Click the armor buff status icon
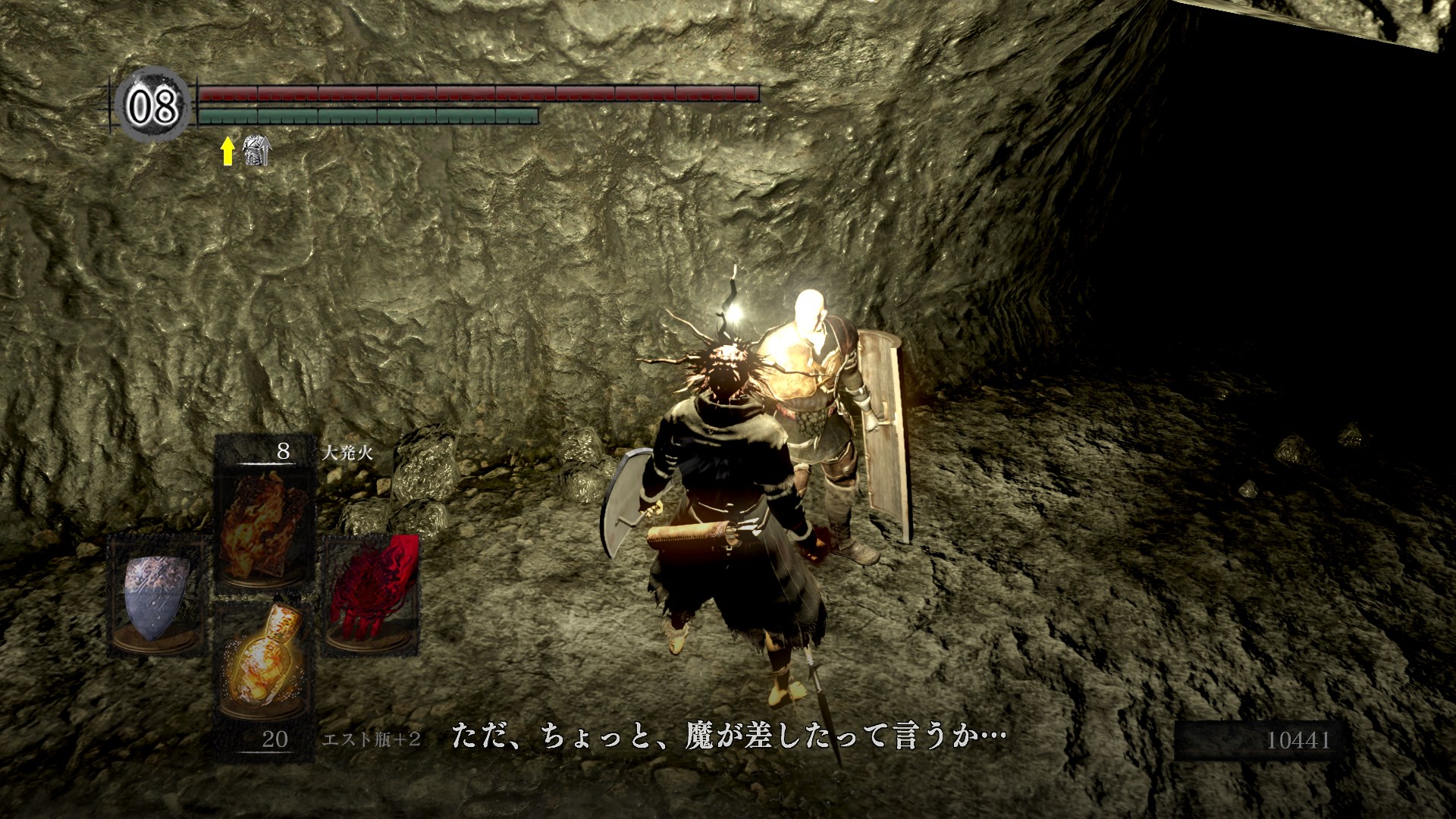The width and height of the screenshot is (1456, 819). coord(256,150)
